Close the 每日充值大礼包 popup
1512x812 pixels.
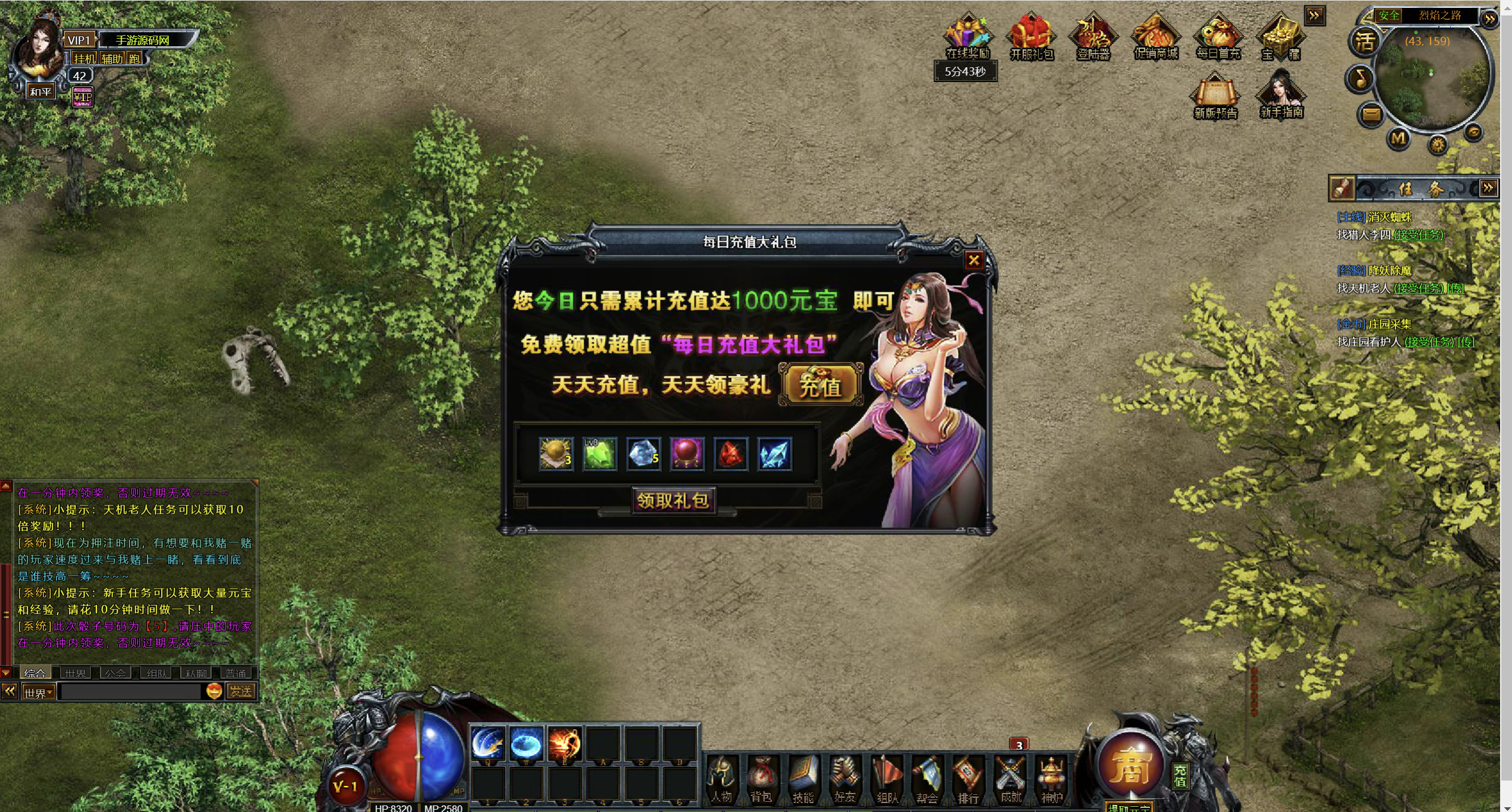[x=974, y=260]
